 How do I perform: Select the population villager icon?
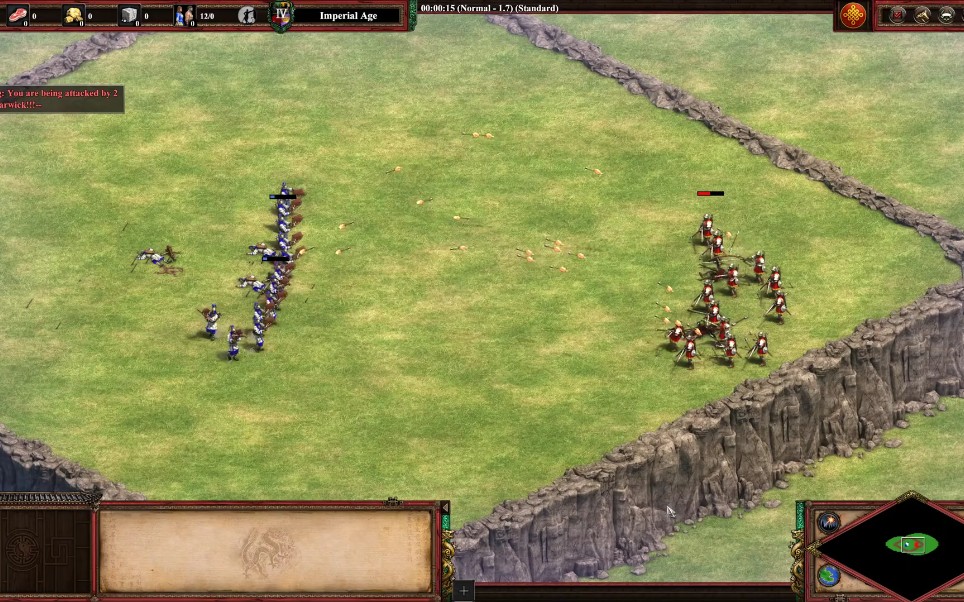click(185, 15)
